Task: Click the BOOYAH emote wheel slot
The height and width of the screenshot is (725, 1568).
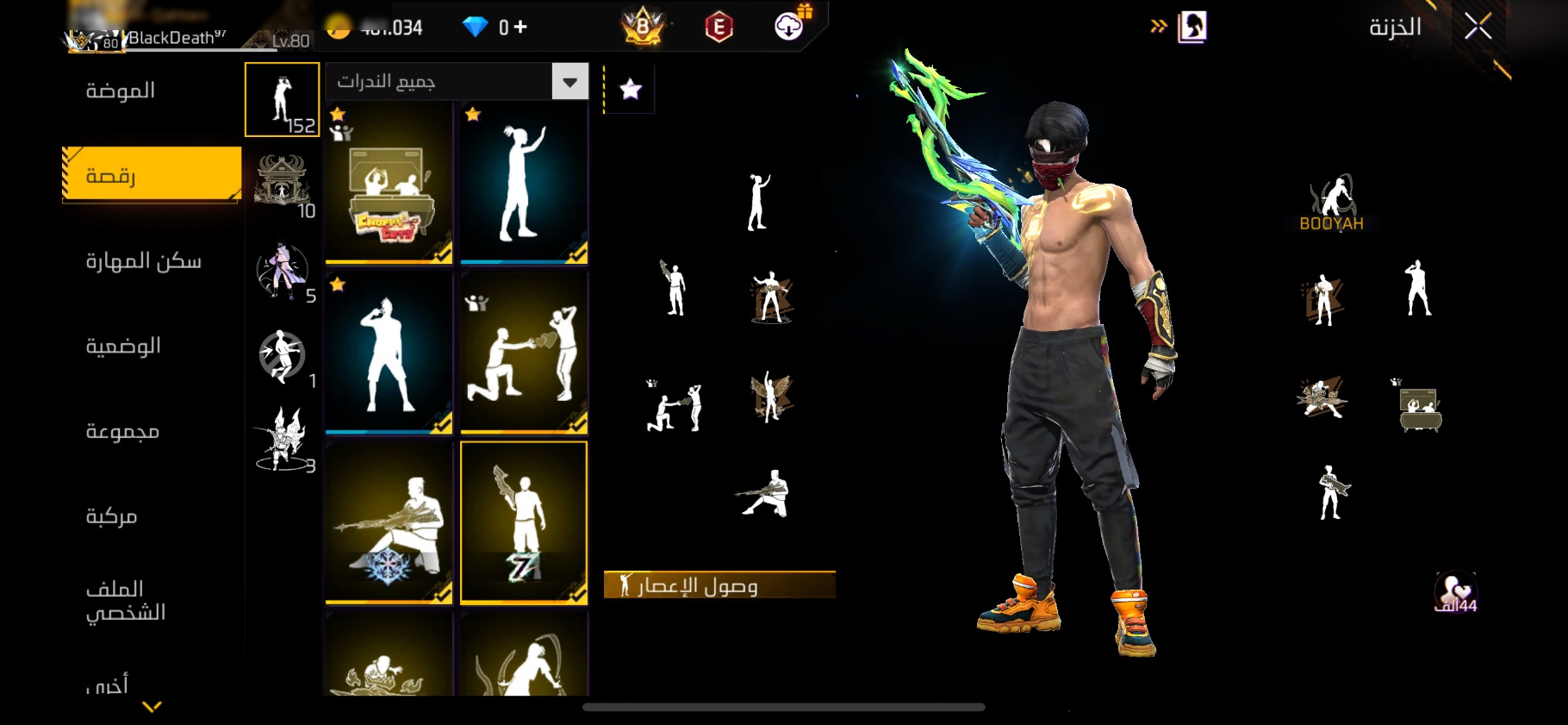Action: [x=1331, y=204]
